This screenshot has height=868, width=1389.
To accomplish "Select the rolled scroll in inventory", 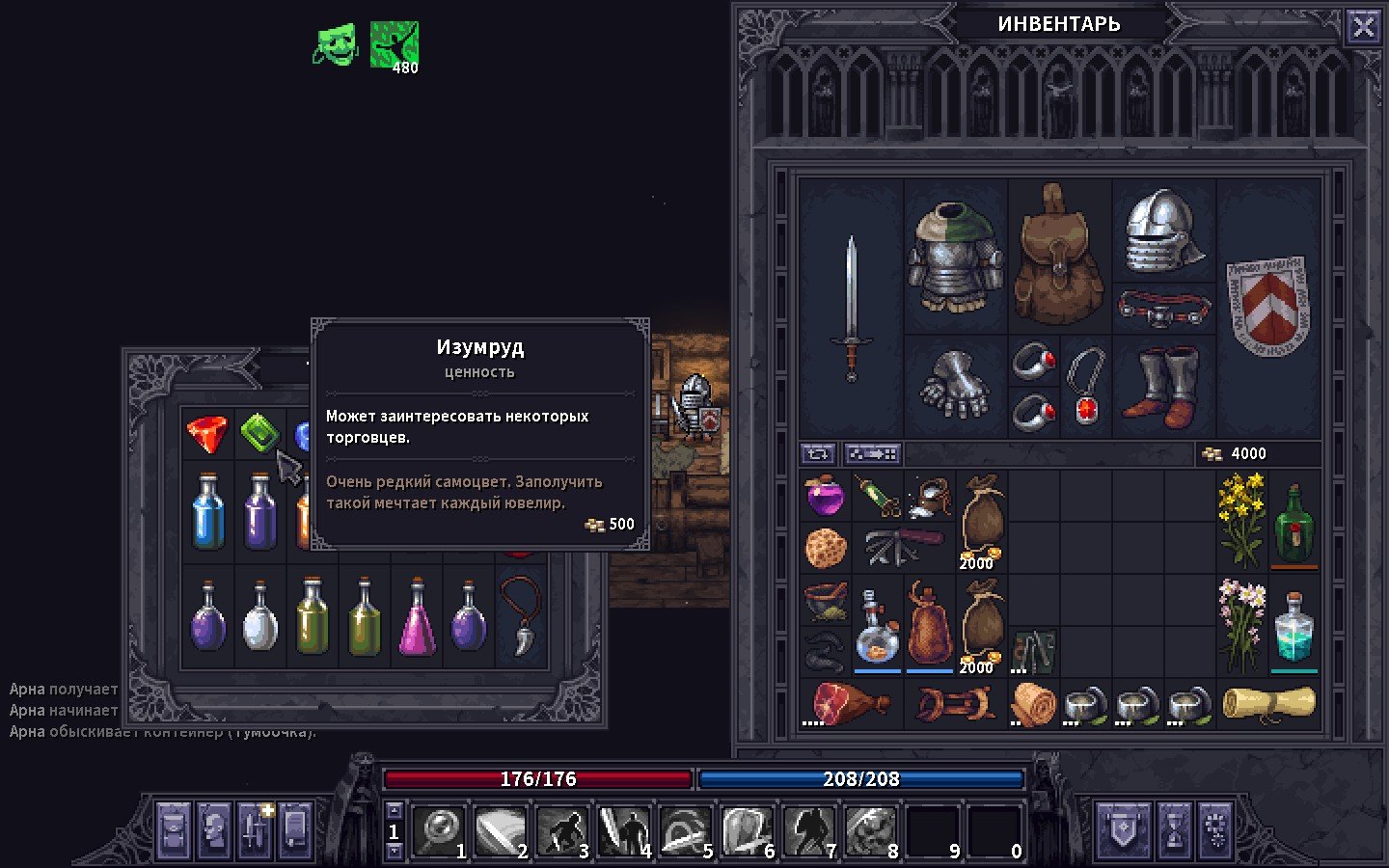I will [1268, 702].
